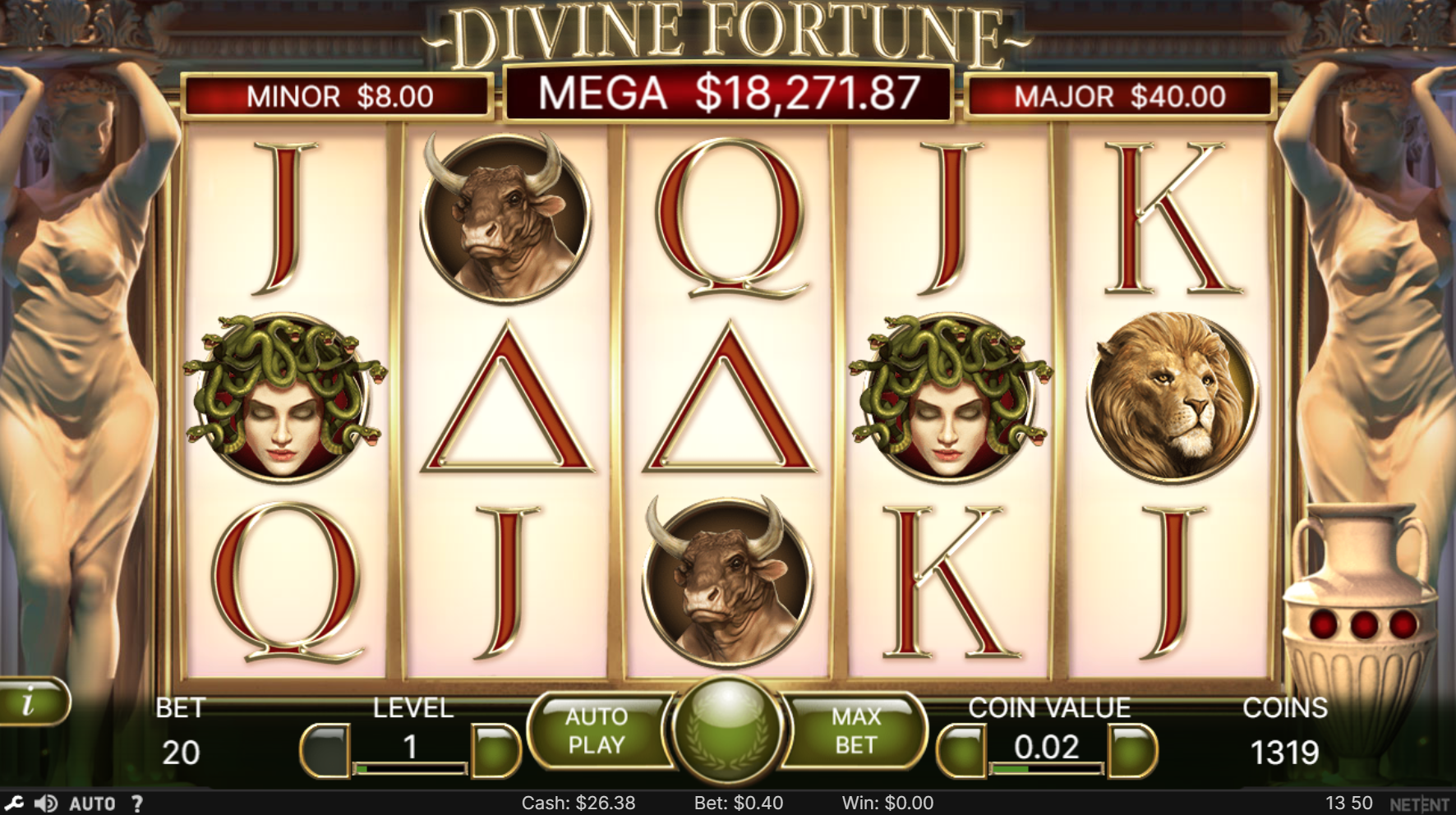This screenshot has height=815, width=1456.
Task: Open the game information panel via the i icon
Action: 31,702
